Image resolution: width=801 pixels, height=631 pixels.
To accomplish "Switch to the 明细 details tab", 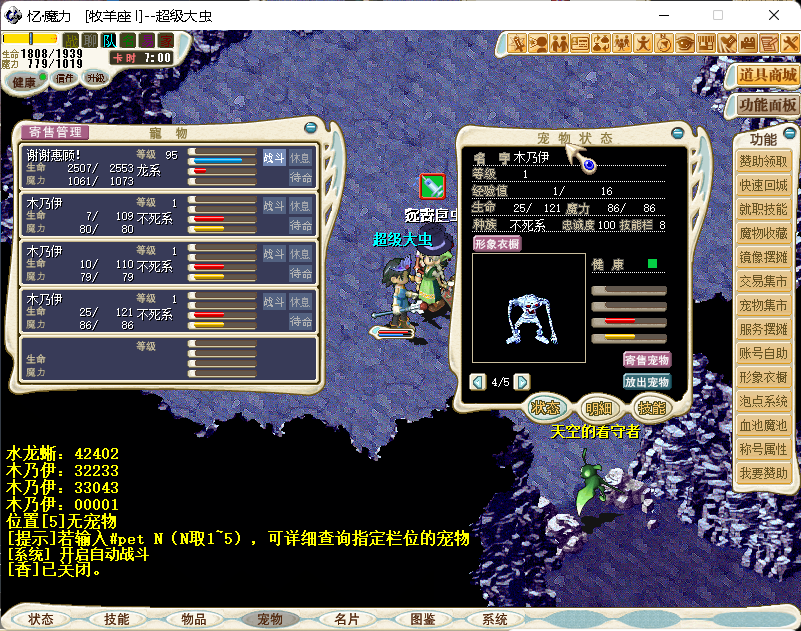I will tap(599, 408).
